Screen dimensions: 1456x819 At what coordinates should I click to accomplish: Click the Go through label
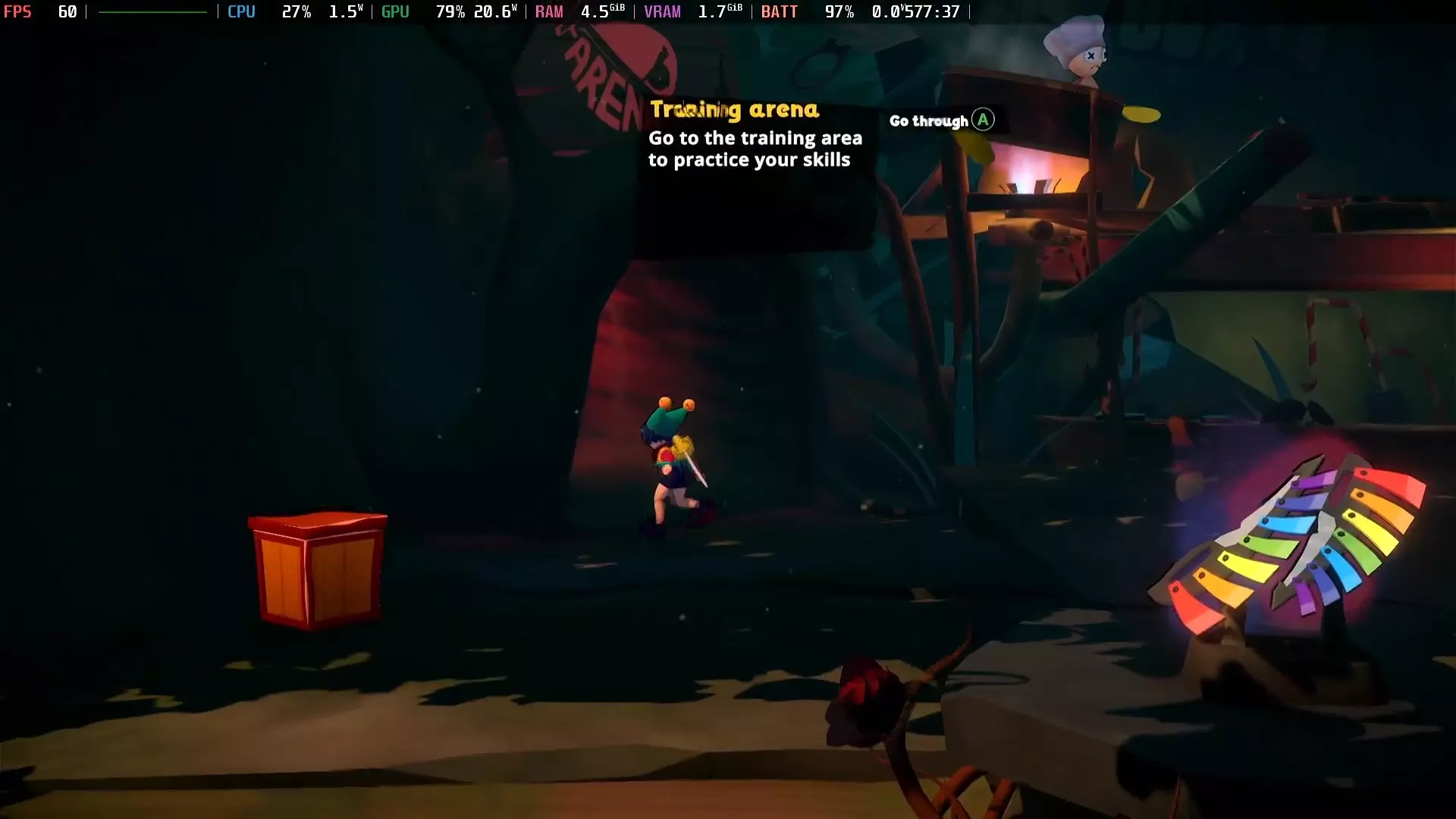929,120
